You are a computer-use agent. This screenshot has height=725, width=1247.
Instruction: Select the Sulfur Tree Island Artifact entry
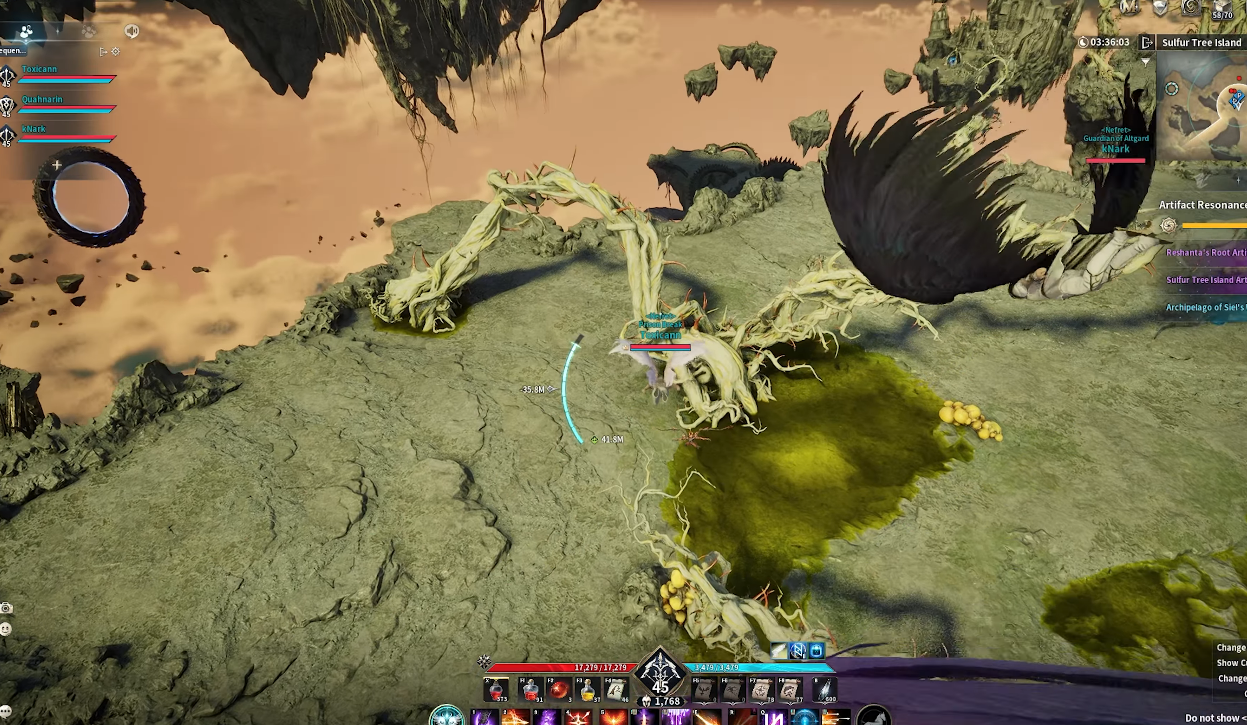coord(1206,280)
